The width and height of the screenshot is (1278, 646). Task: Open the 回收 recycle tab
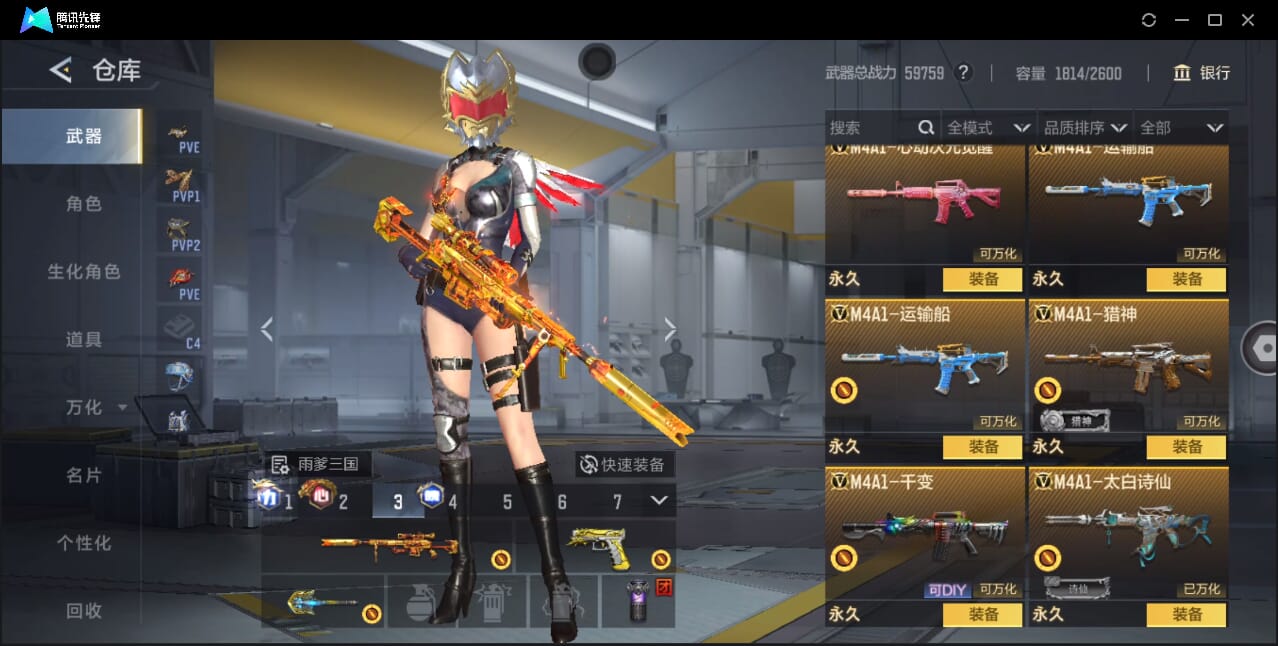click(84, 611)
